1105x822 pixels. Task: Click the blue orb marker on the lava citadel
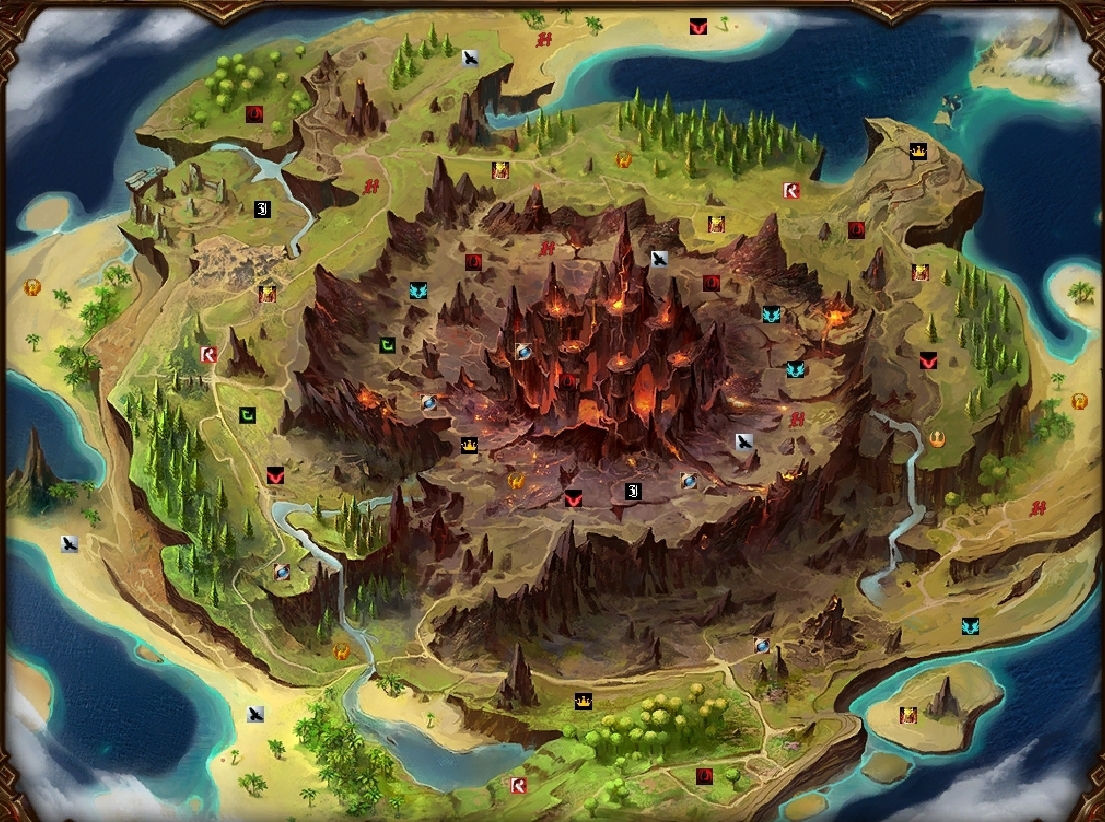pyautogui.click(x=523, y=350)
